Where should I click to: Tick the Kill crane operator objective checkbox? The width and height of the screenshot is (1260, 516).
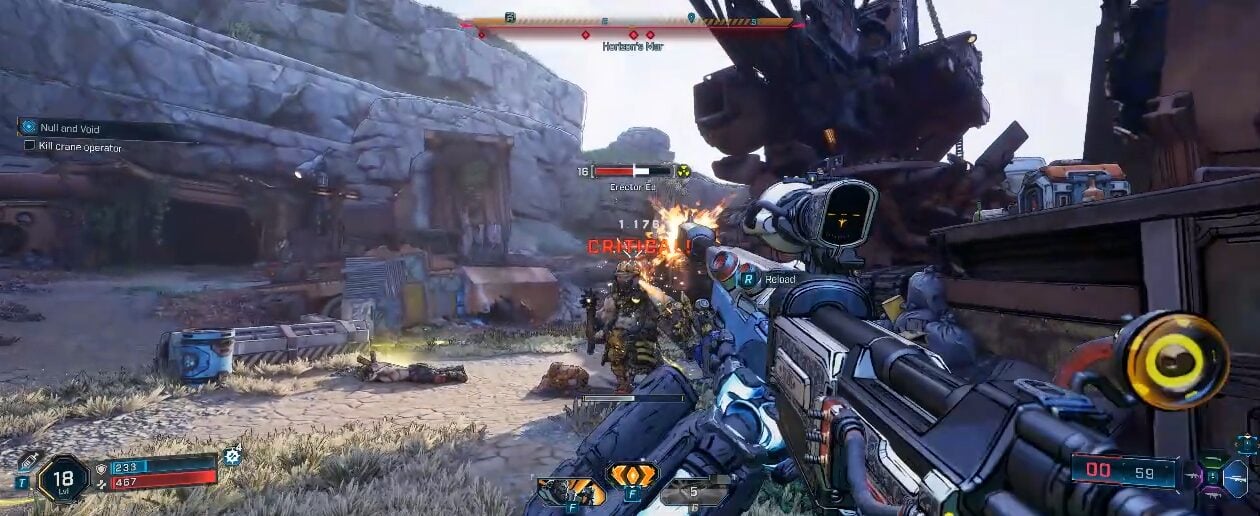(29, 147)
